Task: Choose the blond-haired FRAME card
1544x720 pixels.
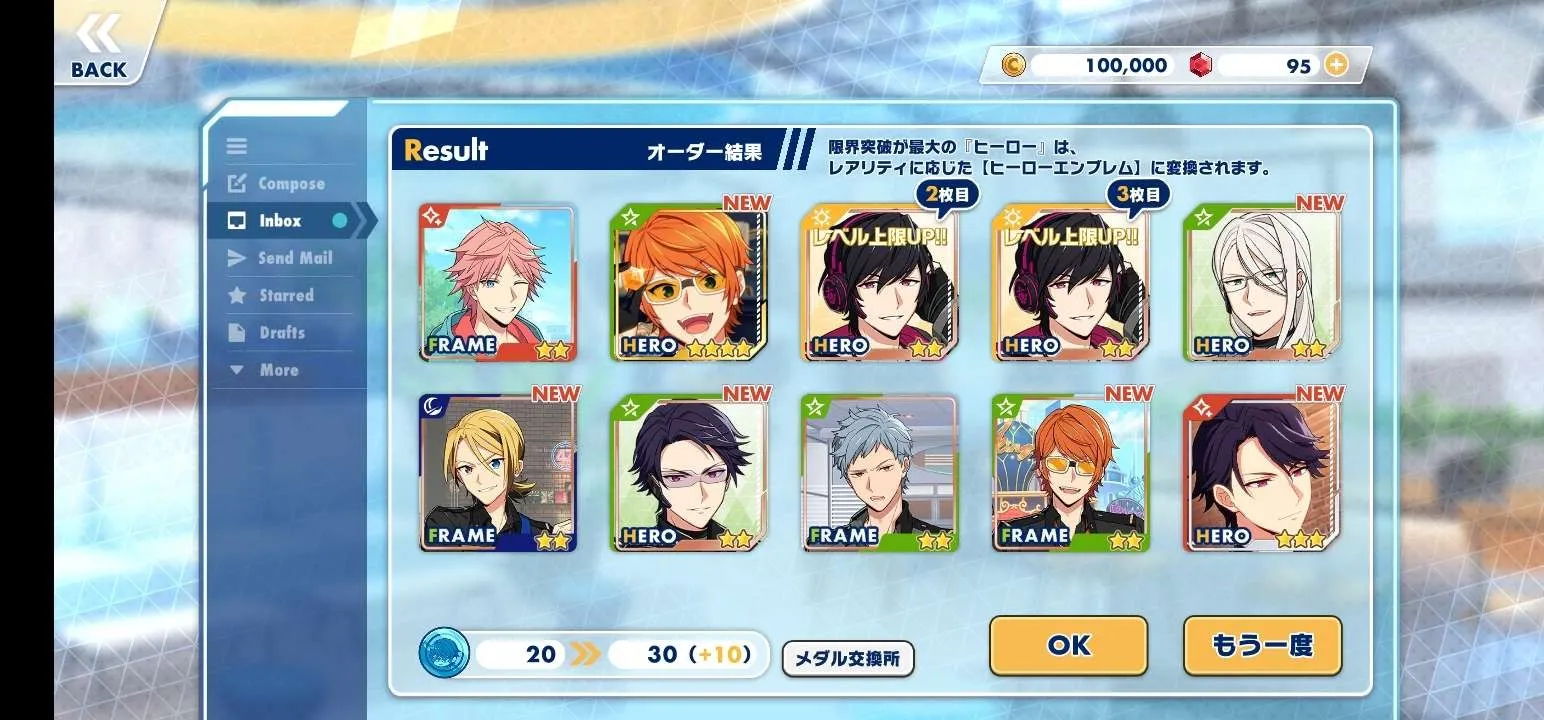Action: point(497,473)
